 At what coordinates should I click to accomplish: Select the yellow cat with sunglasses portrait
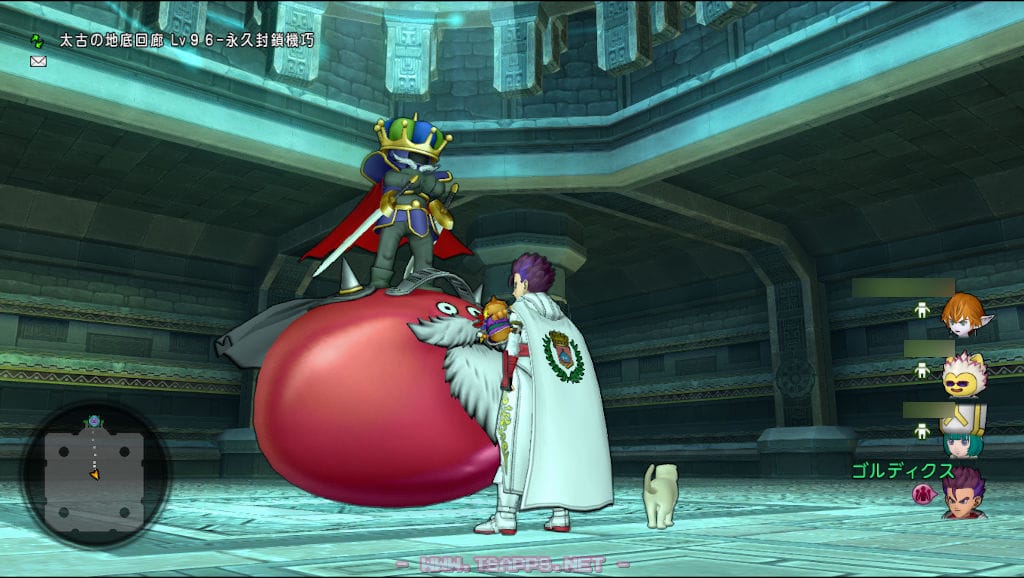[x=964, y=376]
